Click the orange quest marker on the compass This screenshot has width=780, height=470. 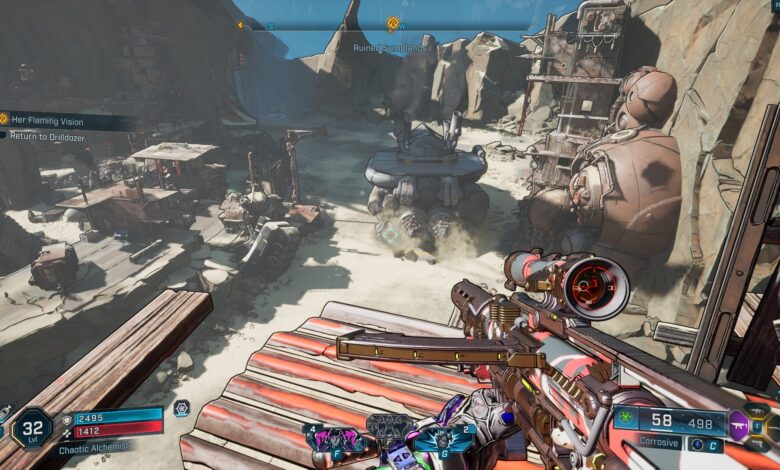tap(393, 23)
